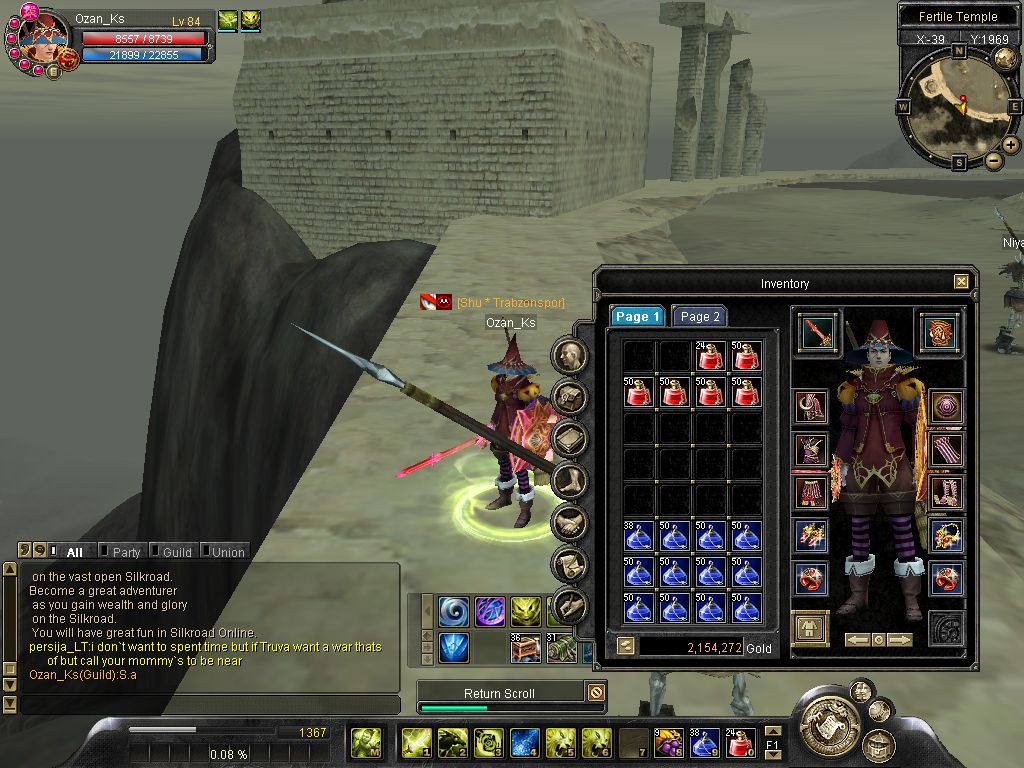Rotate character preview with the right arrow
1024x768 pixels.
[x=900, y=639]
